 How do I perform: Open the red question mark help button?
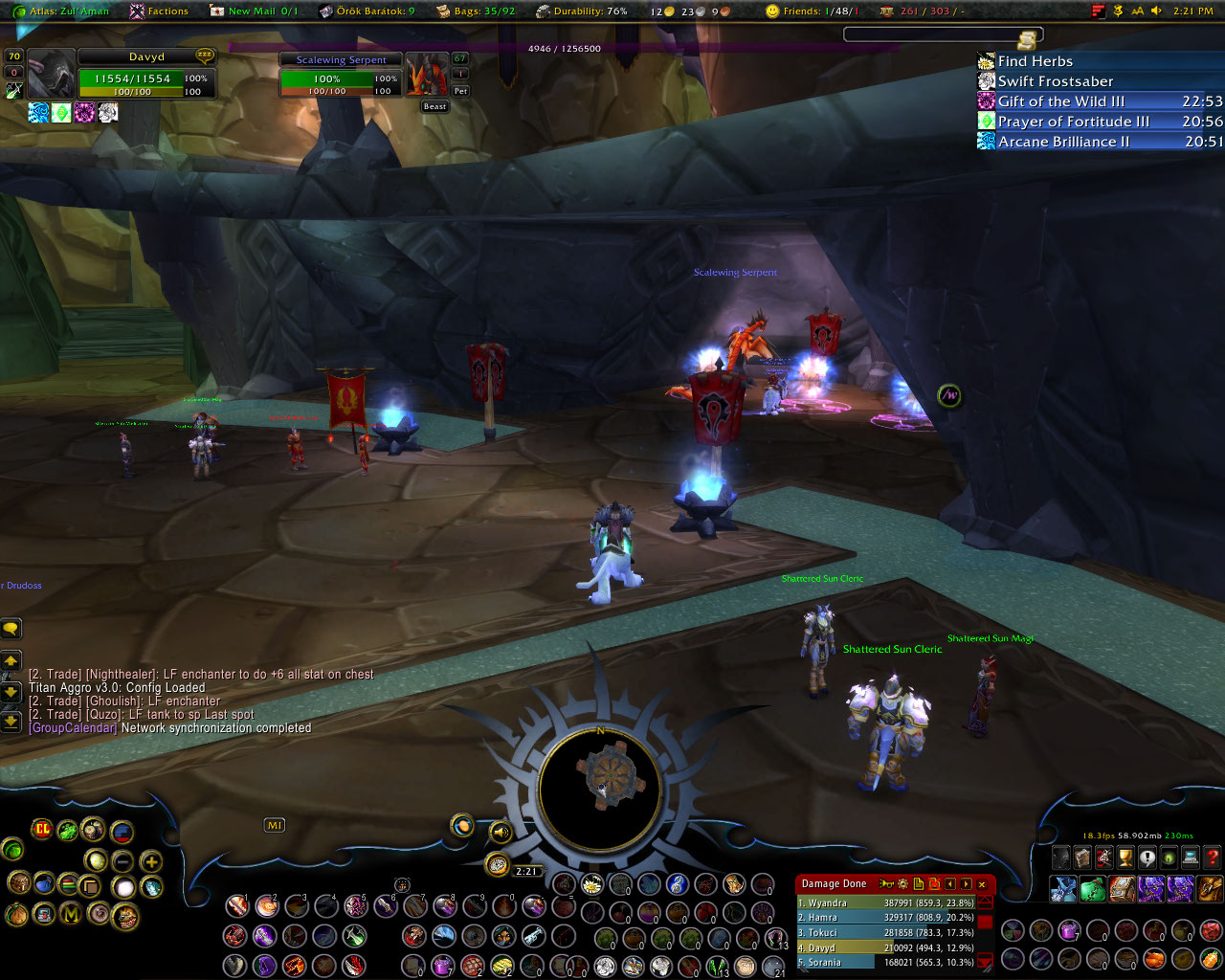tap(1213, 857)
